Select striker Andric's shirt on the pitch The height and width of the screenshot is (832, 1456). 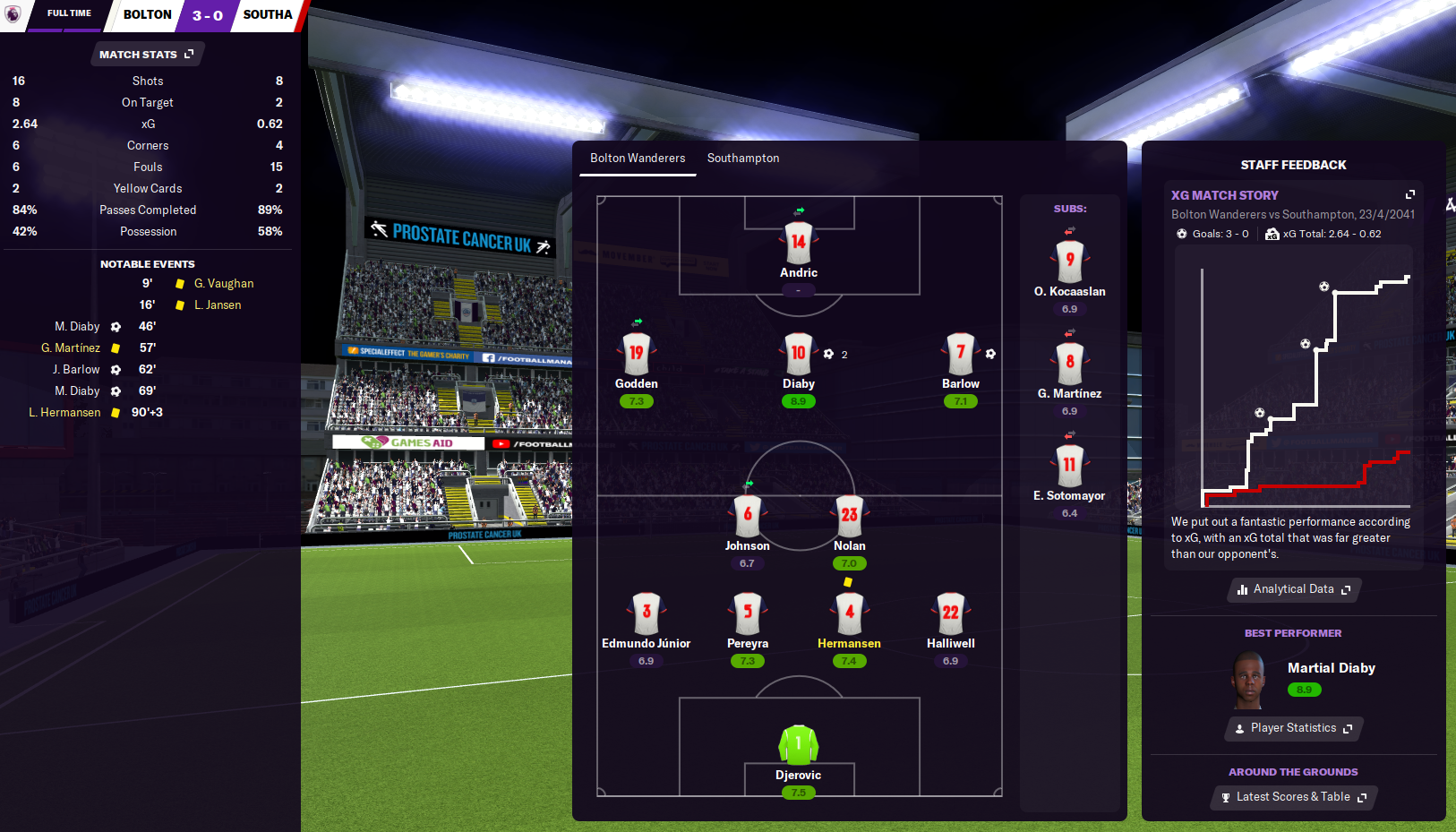click(x=798, y=242)
